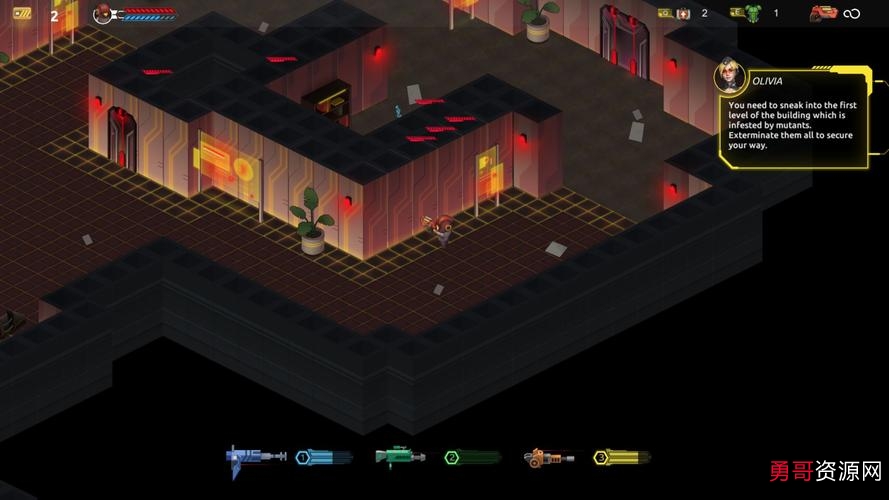Click the player character portrait icon
The width and height of the screenshot is (889, 500).
[x=102, y=13]
